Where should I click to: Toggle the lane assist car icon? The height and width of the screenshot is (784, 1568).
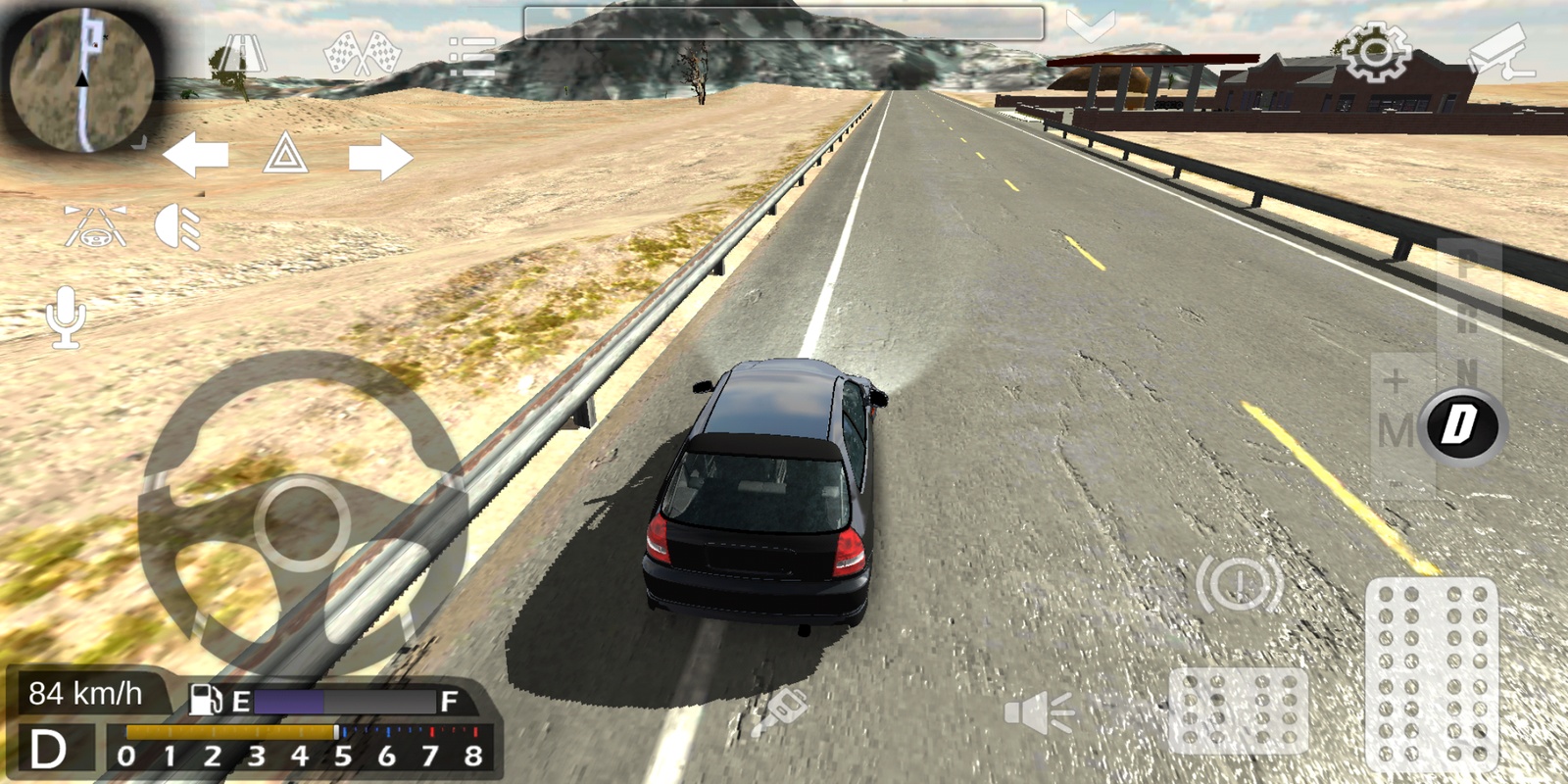95,226
